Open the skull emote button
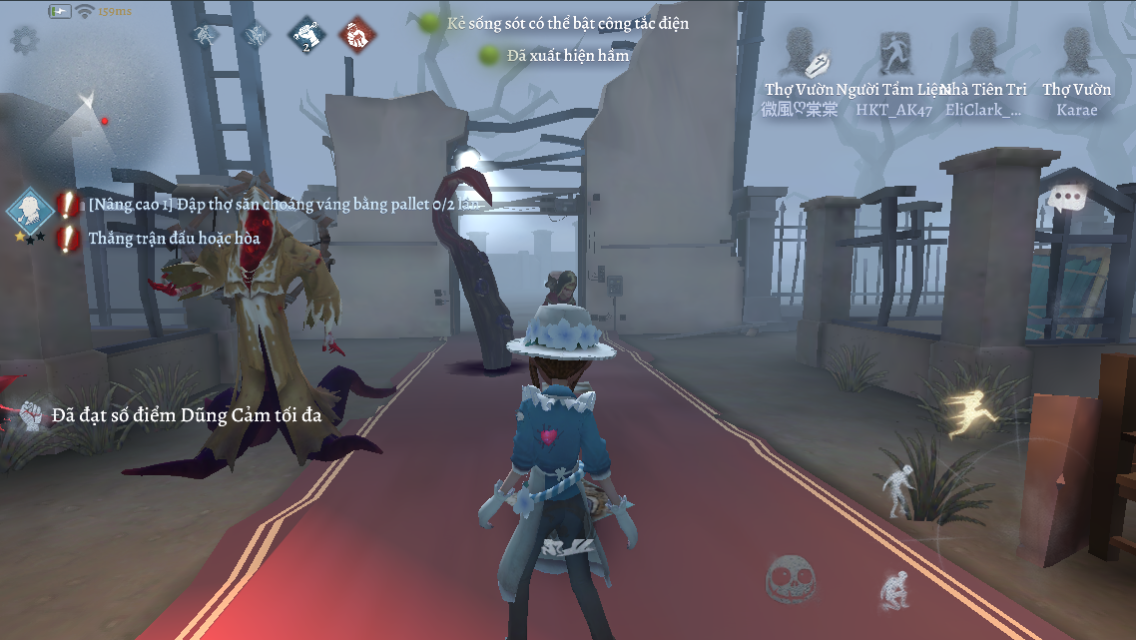This screenshot has height=640, width=1136. tap(790, 577)
